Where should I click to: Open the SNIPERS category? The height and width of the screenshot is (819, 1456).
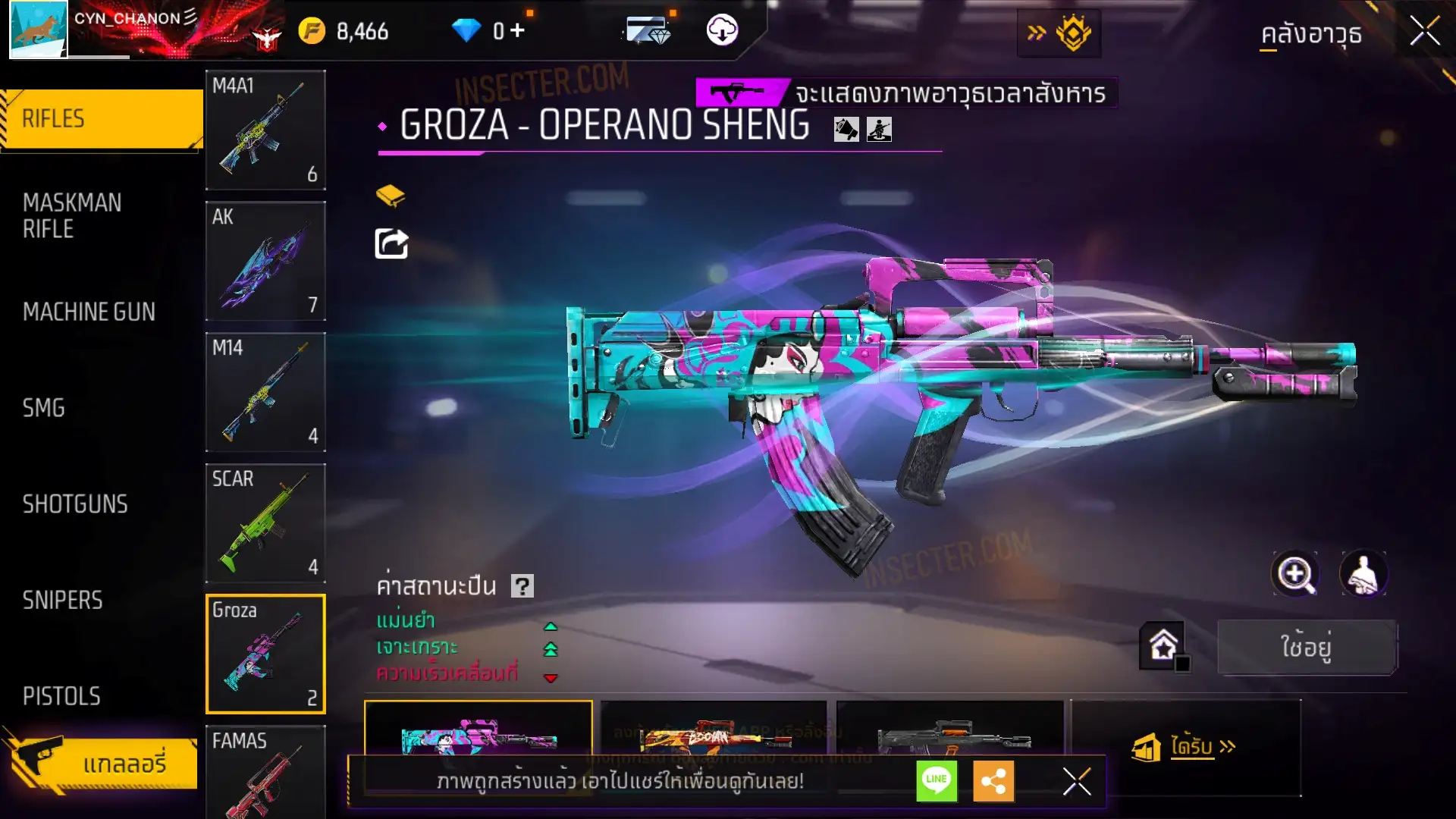tap(62, 601)
